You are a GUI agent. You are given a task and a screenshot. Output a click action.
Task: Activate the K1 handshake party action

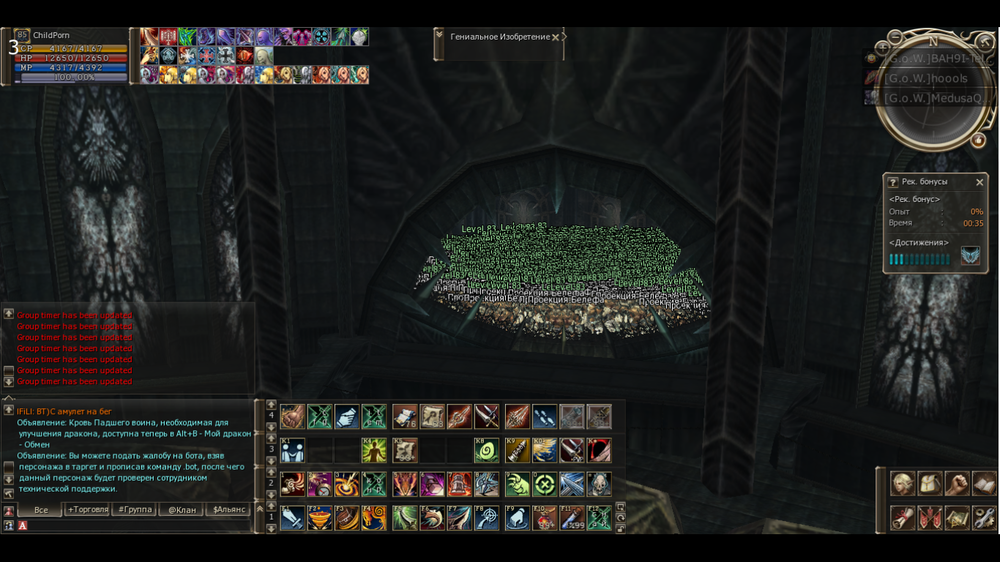pyautogui.click(x=292, y=450)
